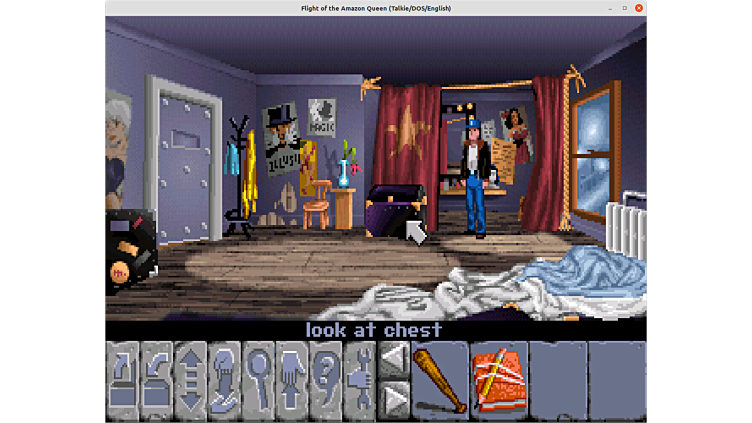
Task: Select the Close verb icon
Action: click(x=157, y=381)
